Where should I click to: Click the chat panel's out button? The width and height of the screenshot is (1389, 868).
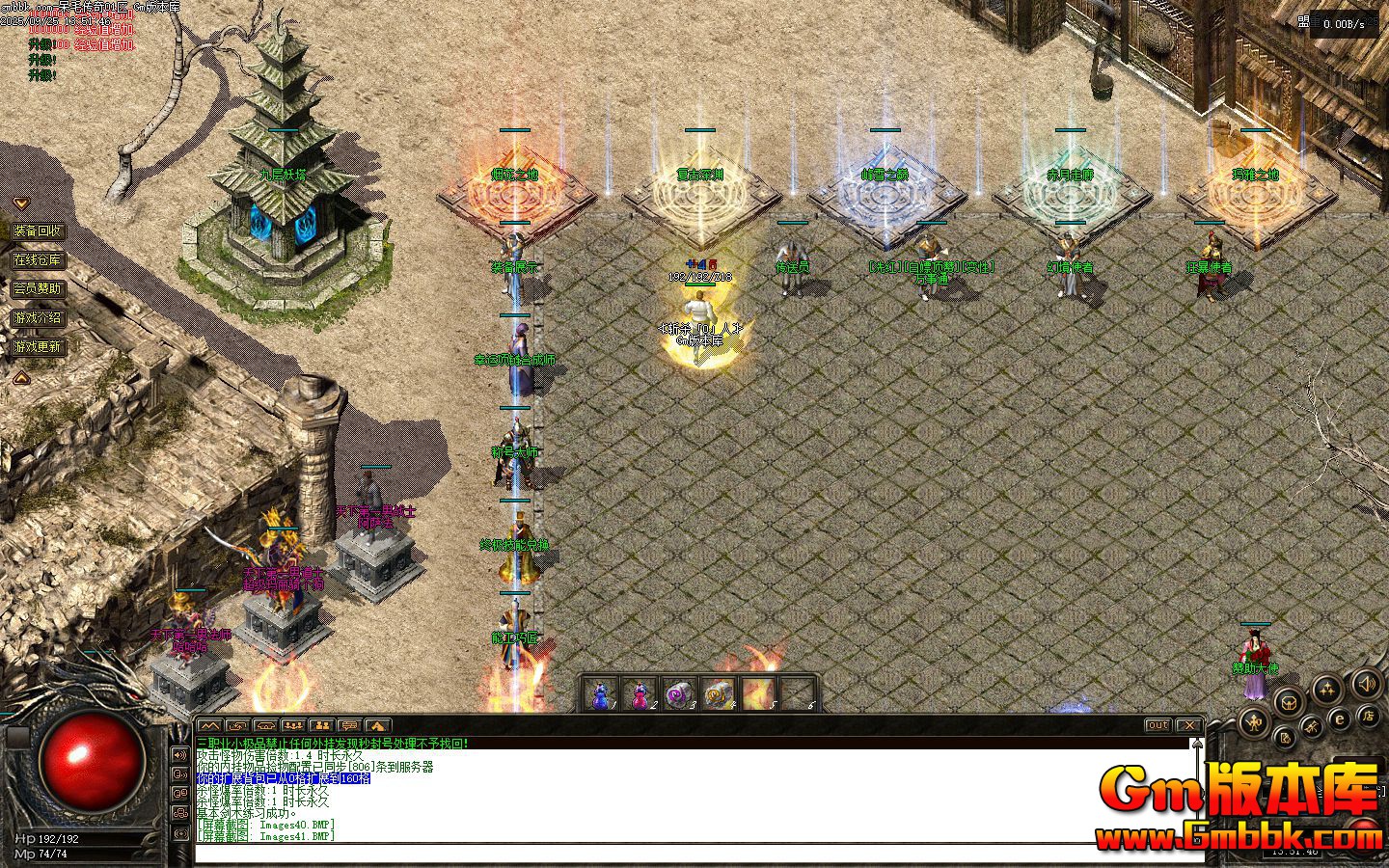1158,725
